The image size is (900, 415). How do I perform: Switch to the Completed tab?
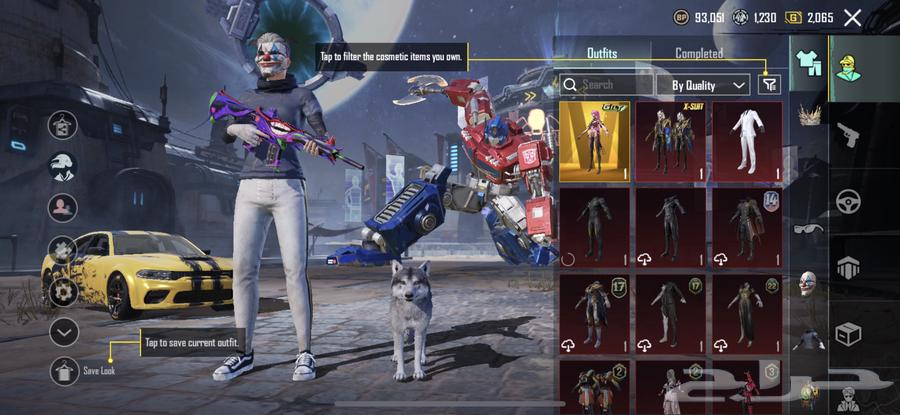click(698, 53)
